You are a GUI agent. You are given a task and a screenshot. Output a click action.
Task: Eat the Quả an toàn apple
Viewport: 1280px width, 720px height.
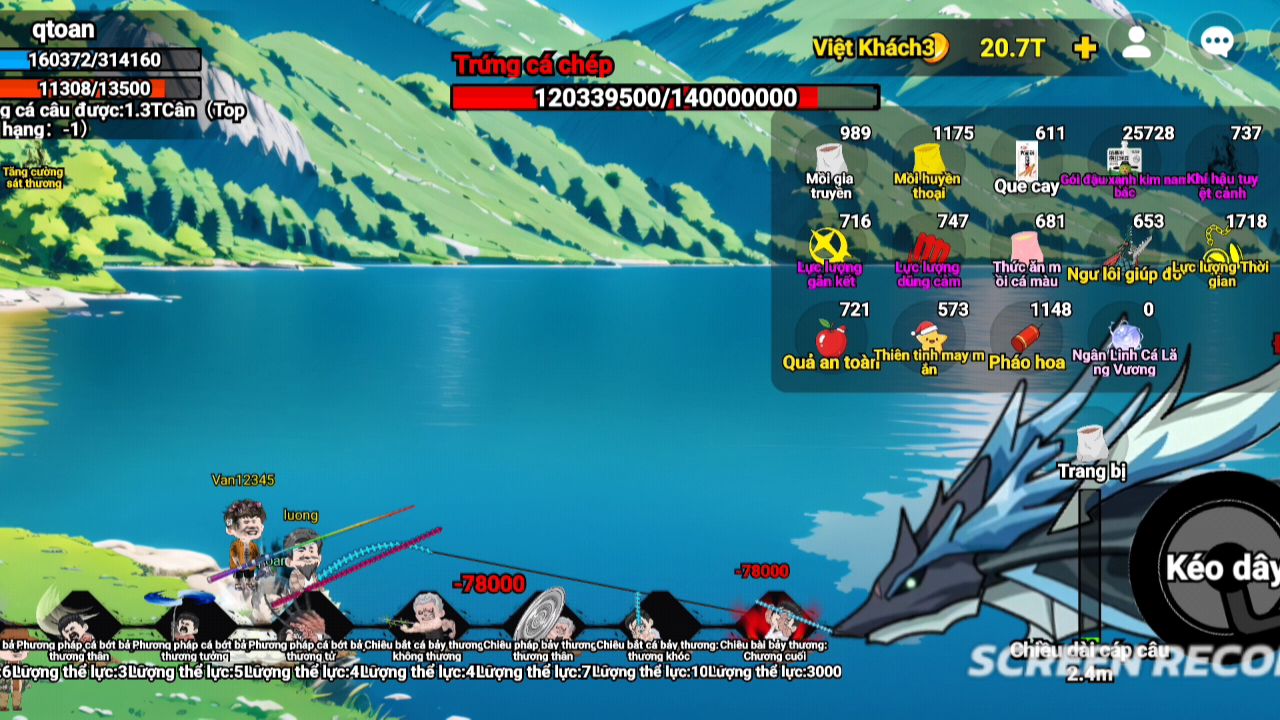click(x=830, y=338)
